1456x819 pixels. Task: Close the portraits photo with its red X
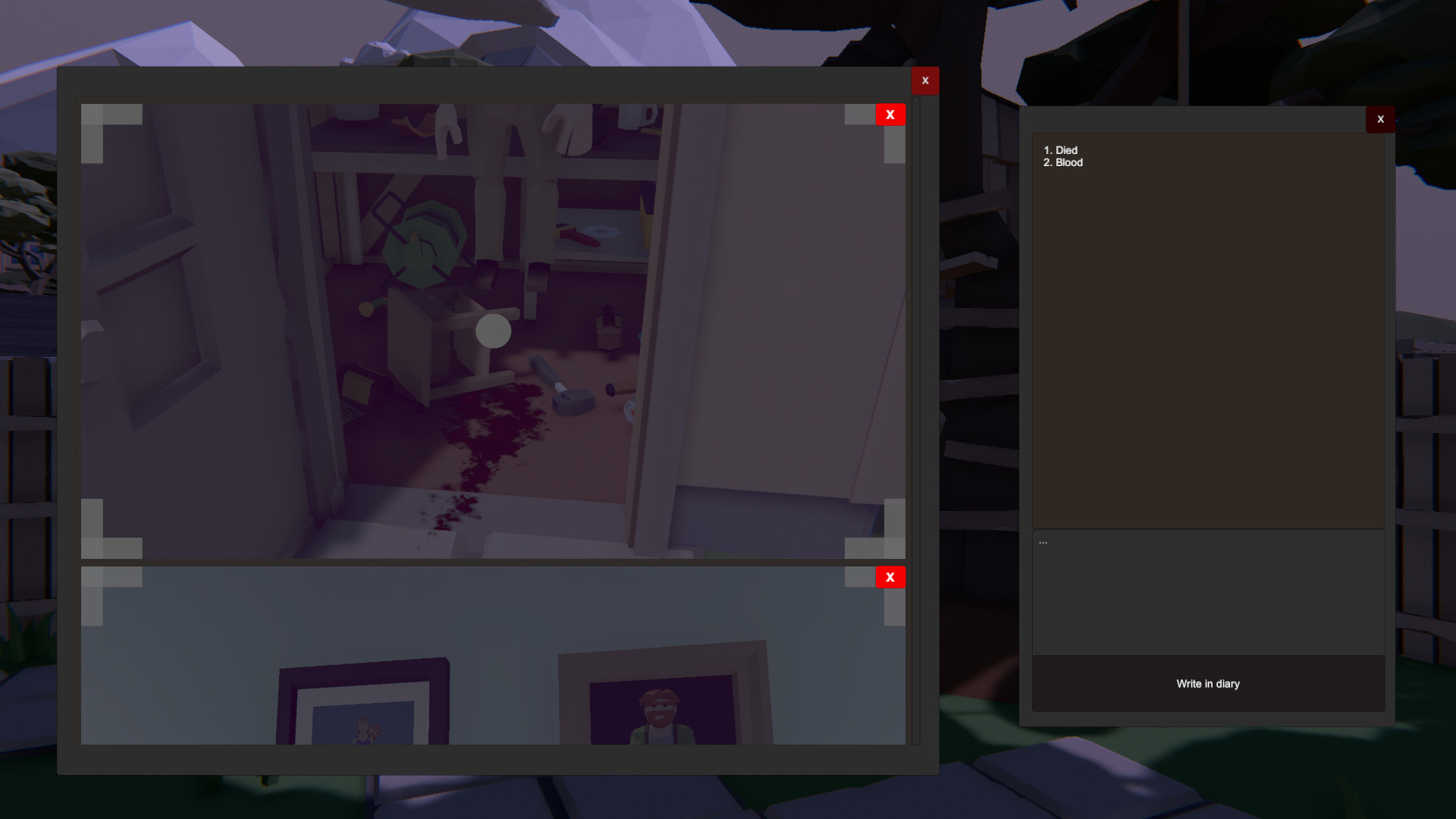(x=890, y=577)
